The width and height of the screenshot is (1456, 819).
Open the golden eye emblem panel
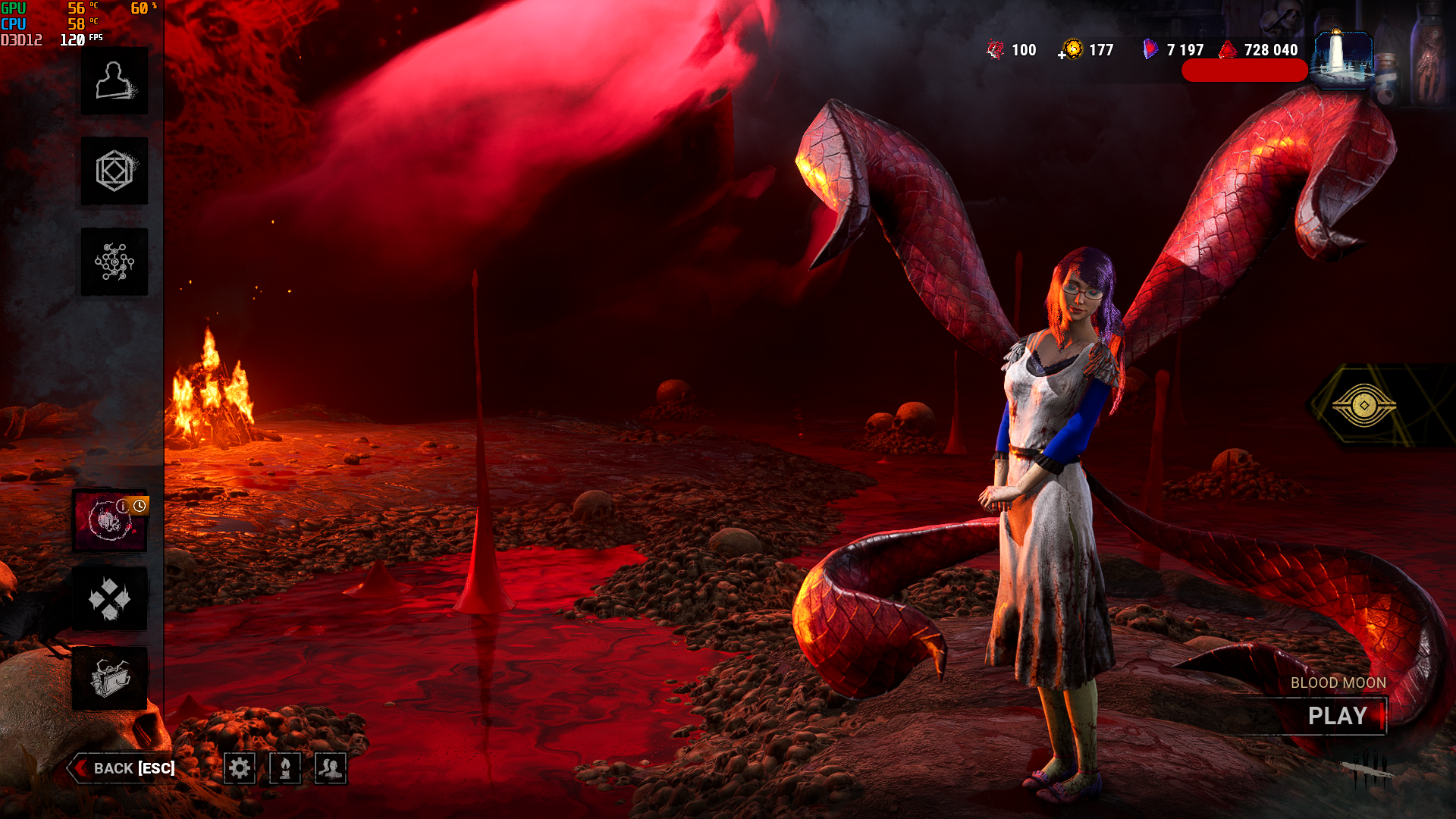pyautogui.click(x=1363, y=405)
